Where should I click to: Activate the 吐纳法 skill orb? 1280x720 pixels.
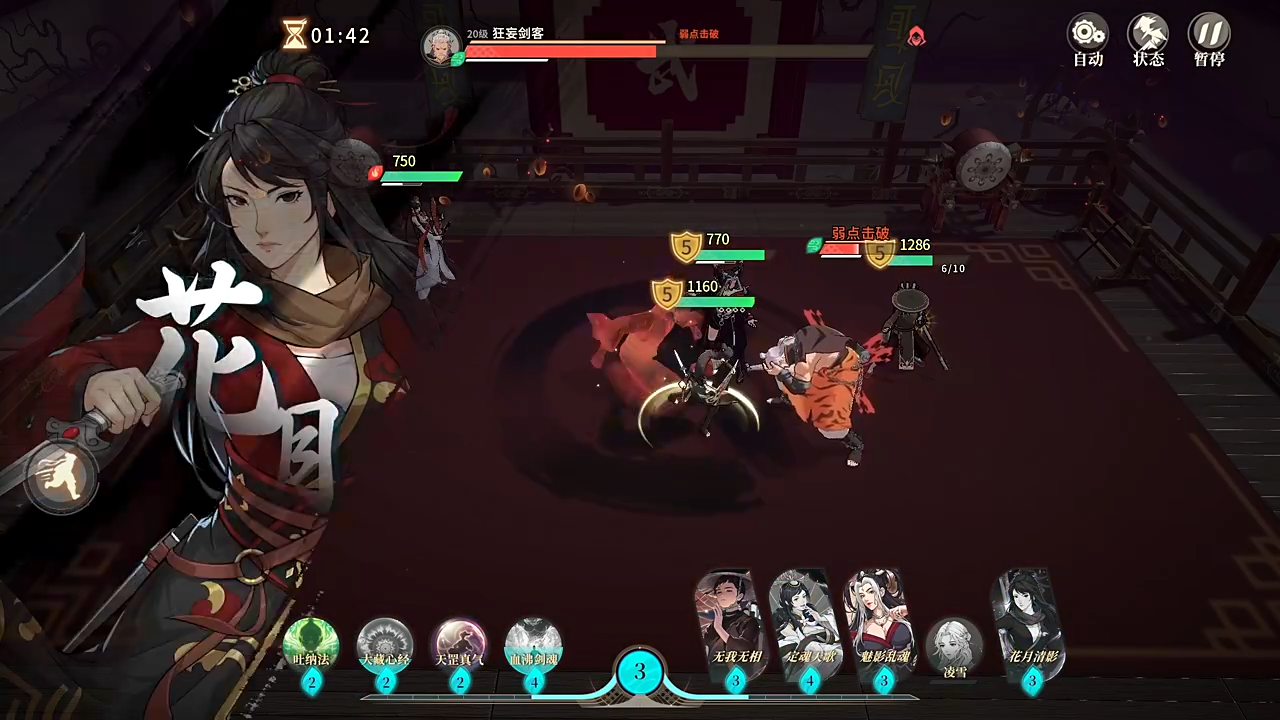click(x=311, y=645)
